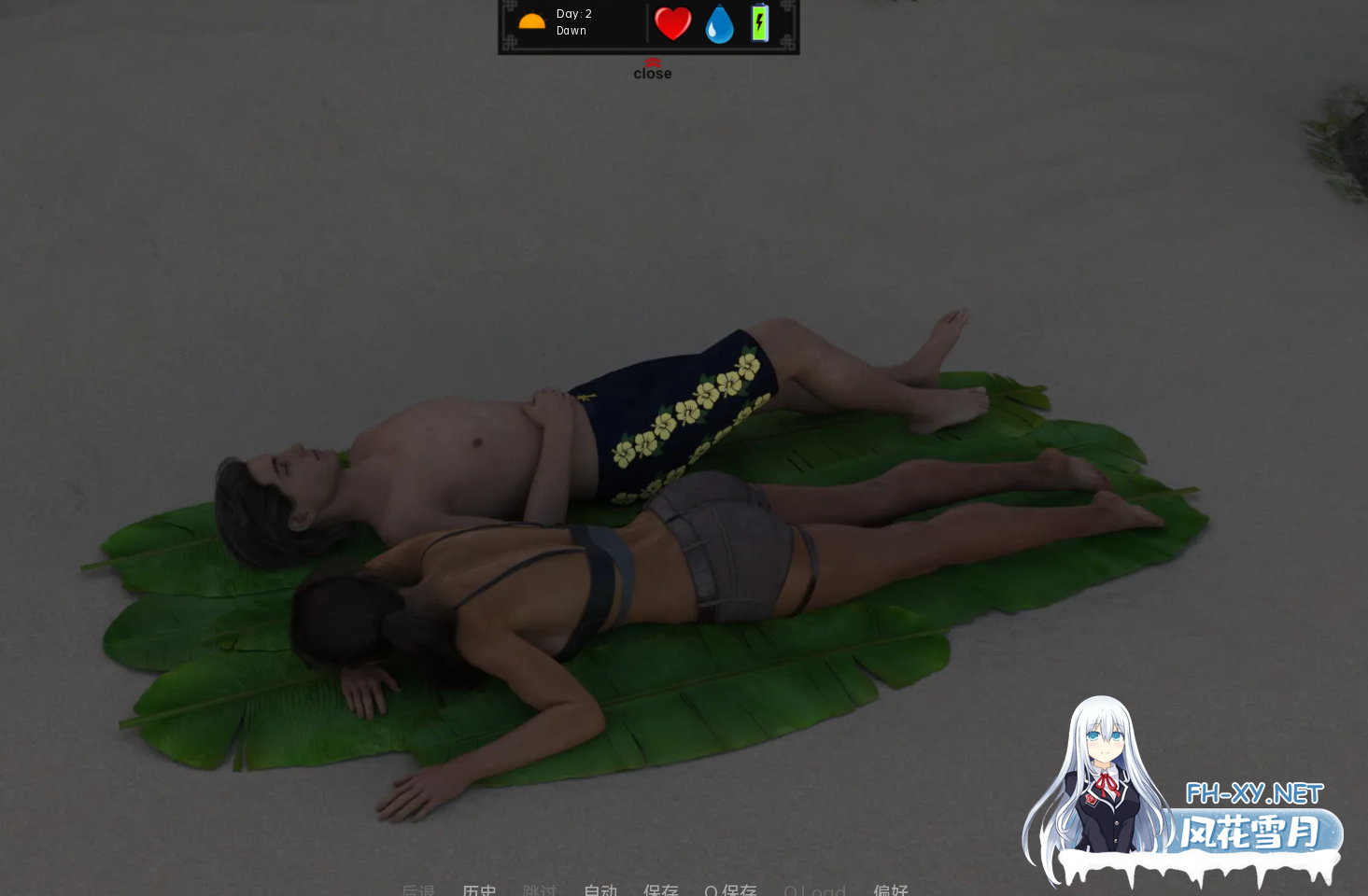1368x896 pixels.
Task: Click Q Load to load a quick save
Action: 814,891
